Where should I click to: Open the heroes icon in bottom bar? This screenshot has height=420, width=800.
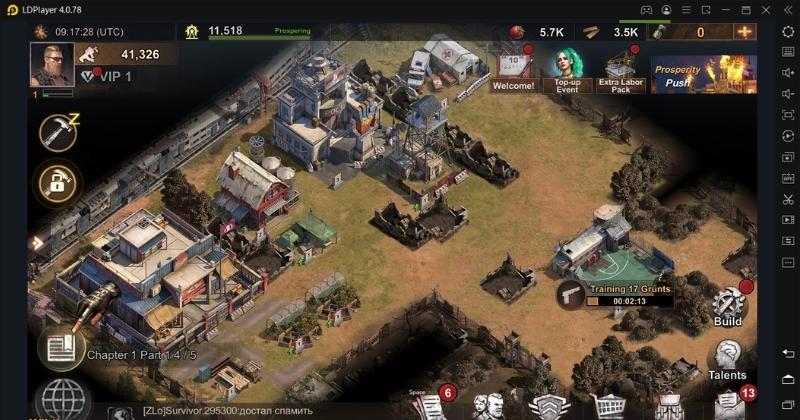(x=488, y=405)
